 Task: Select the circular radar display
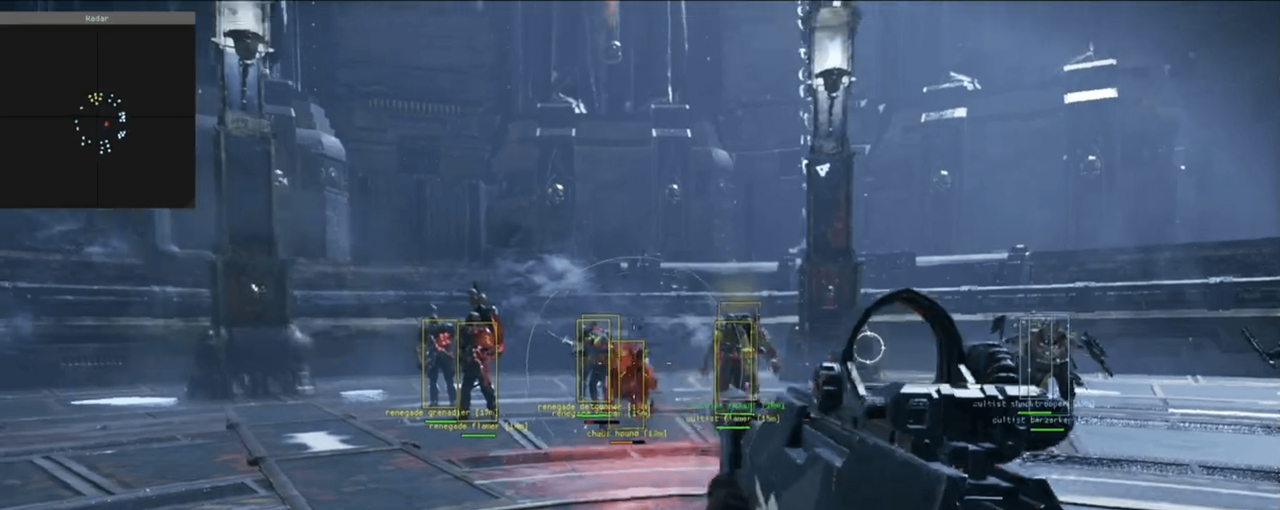[100, 123]
